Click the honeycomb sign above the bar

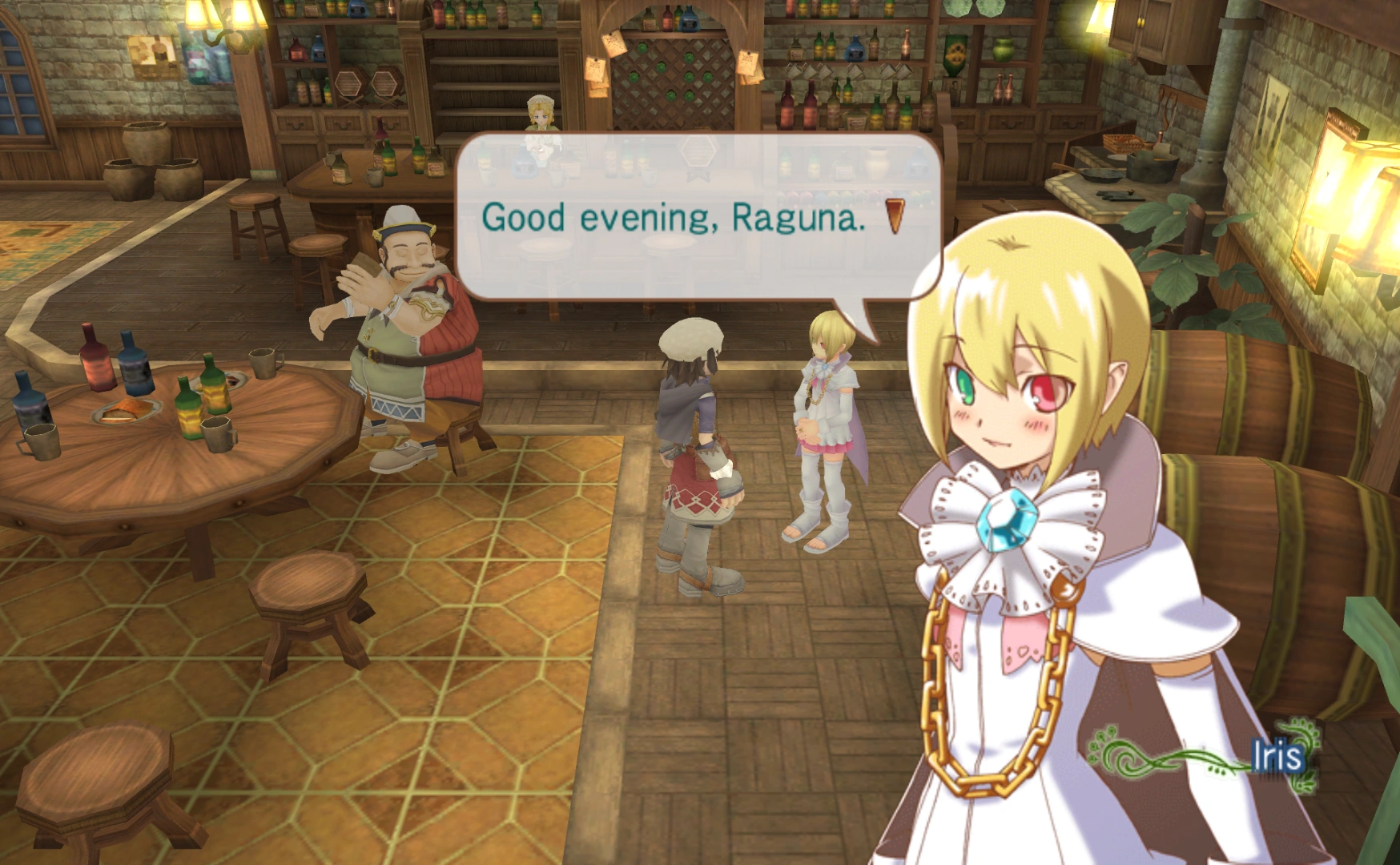[x=698, y=151]
